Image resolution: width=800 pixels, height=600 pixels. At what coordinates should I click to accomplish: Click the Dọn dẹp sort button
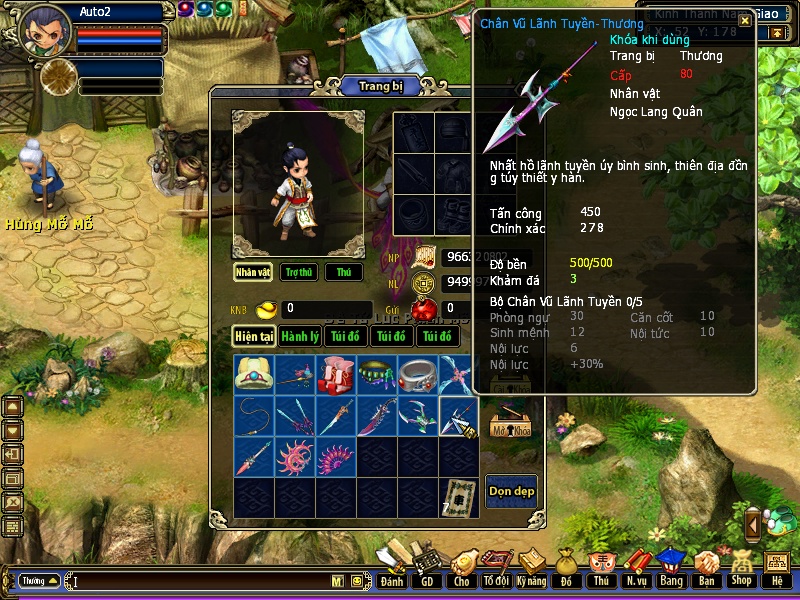click(511, 491)
